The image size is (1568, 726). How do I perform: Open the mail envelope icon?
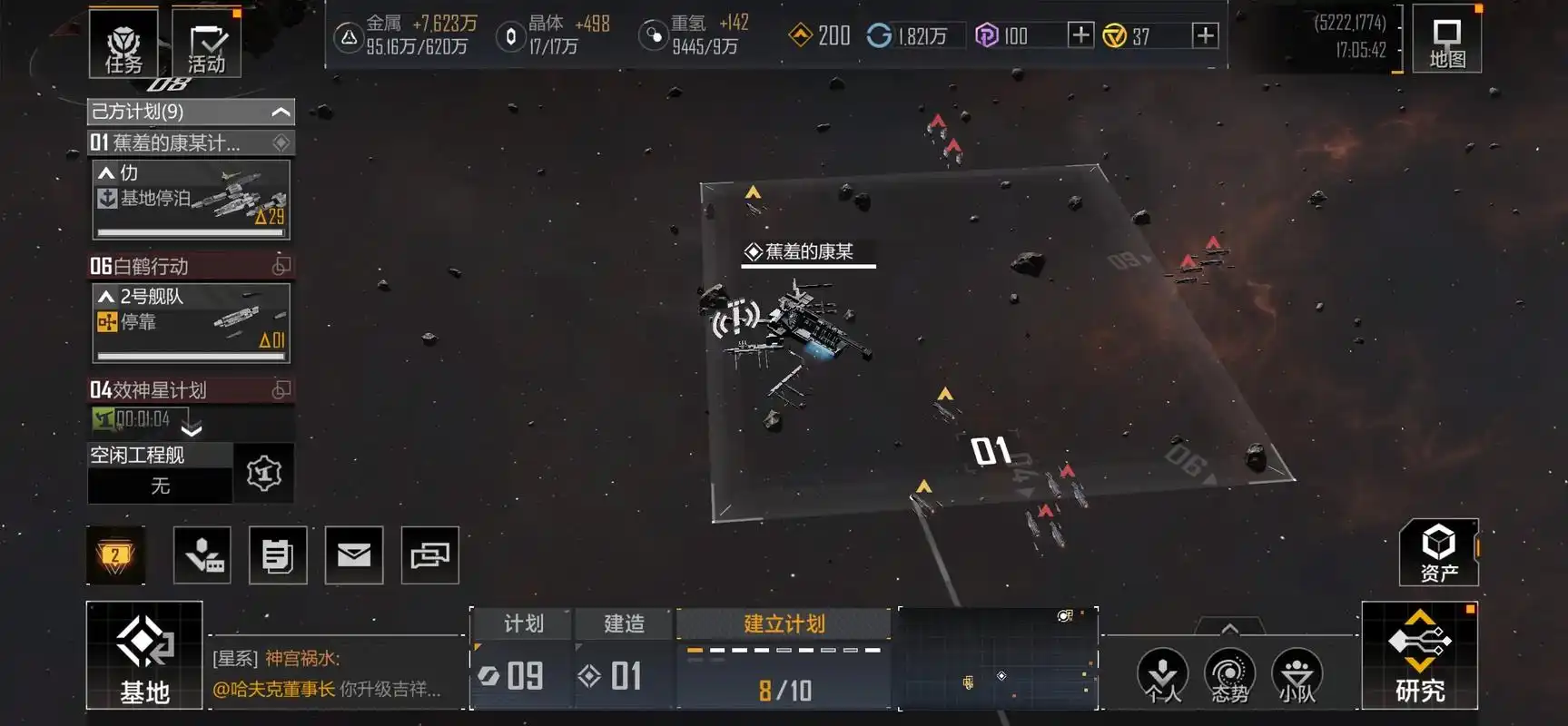[353, 554]
